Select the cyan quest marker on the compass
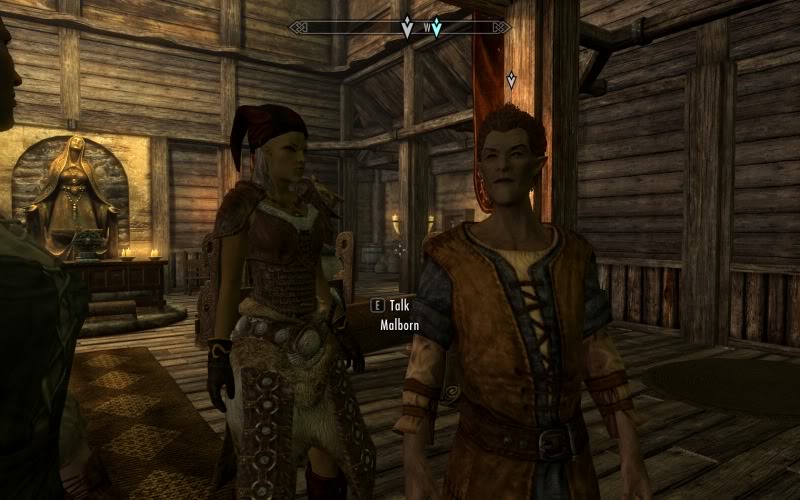Screen dimensions: 800x500 pos(436,28)
